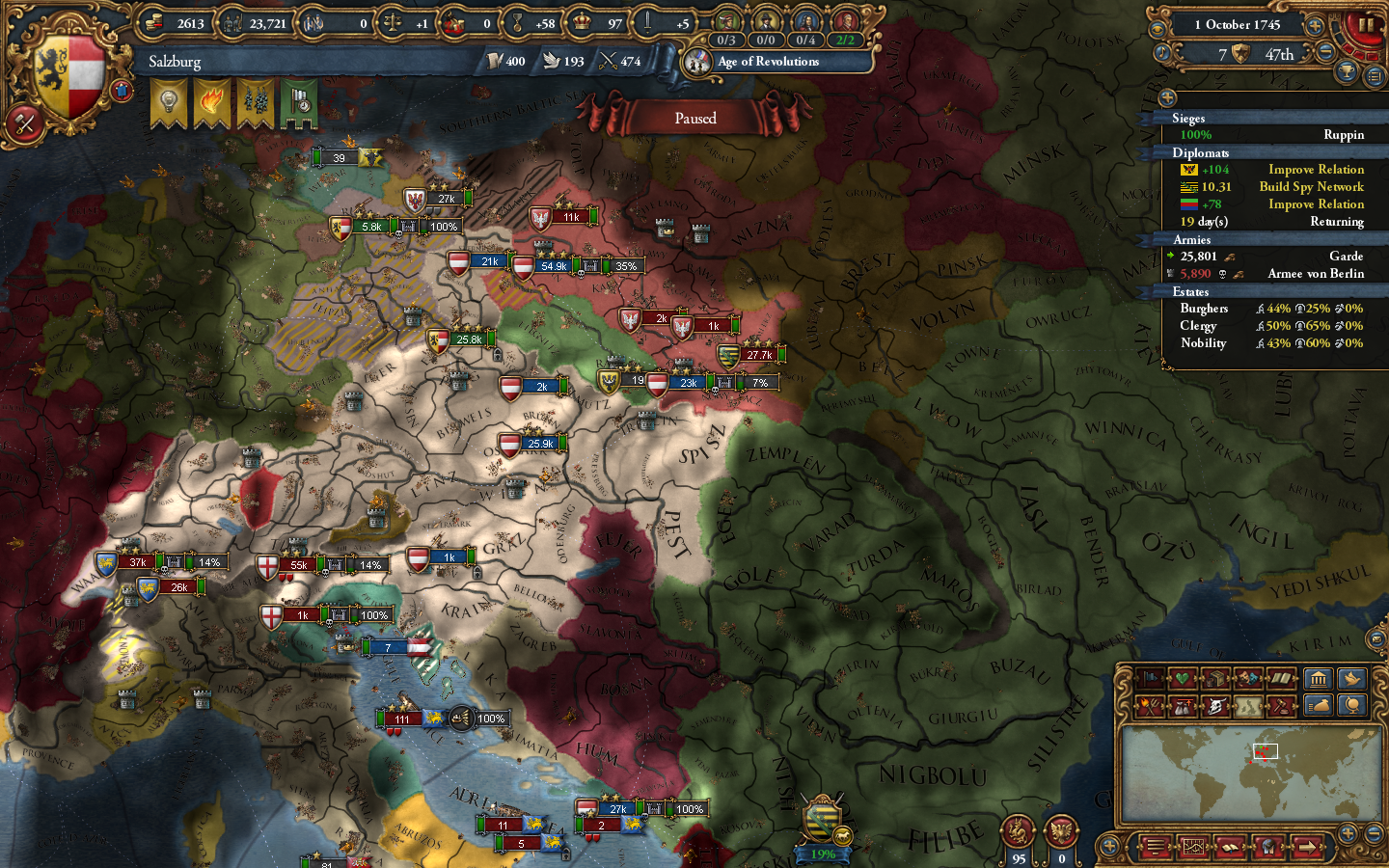
Task: Unpause the game by clicking the Paused banner
Action: pyautogui.click(x=695, y=118)
